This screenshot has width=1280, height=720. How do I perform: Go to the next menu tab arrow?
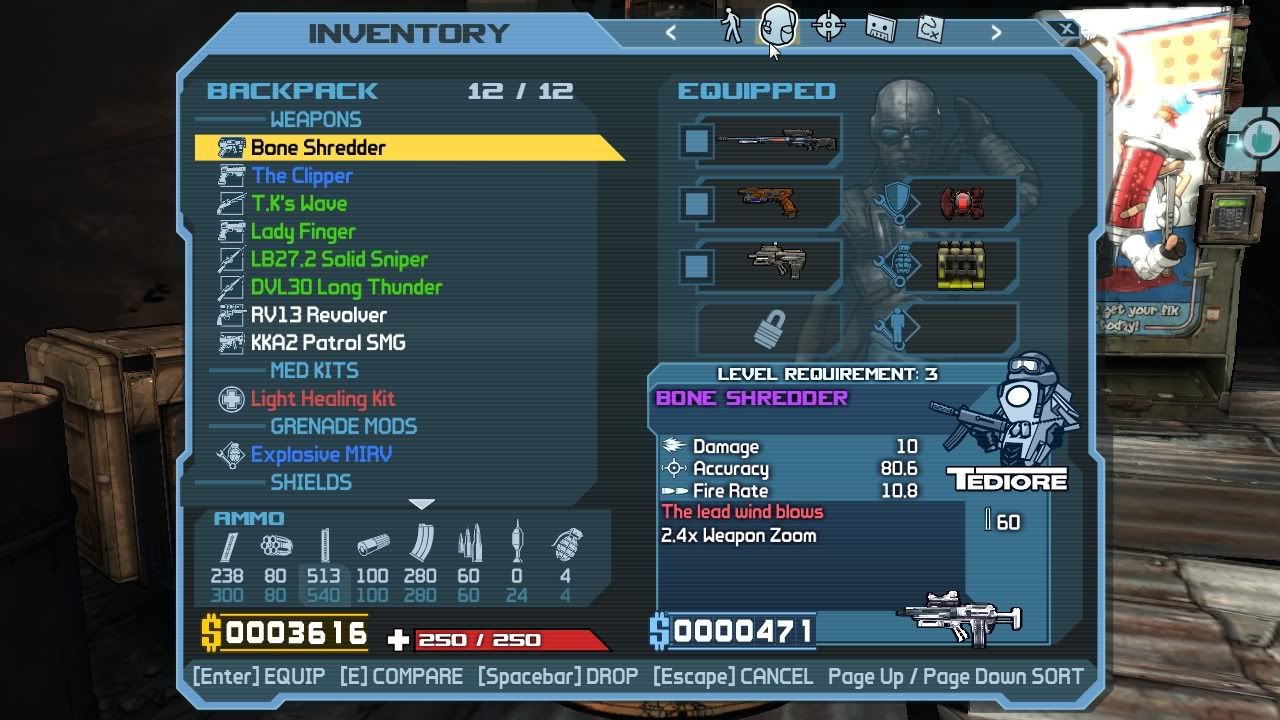pyautogui.click(x=995, y=32)
